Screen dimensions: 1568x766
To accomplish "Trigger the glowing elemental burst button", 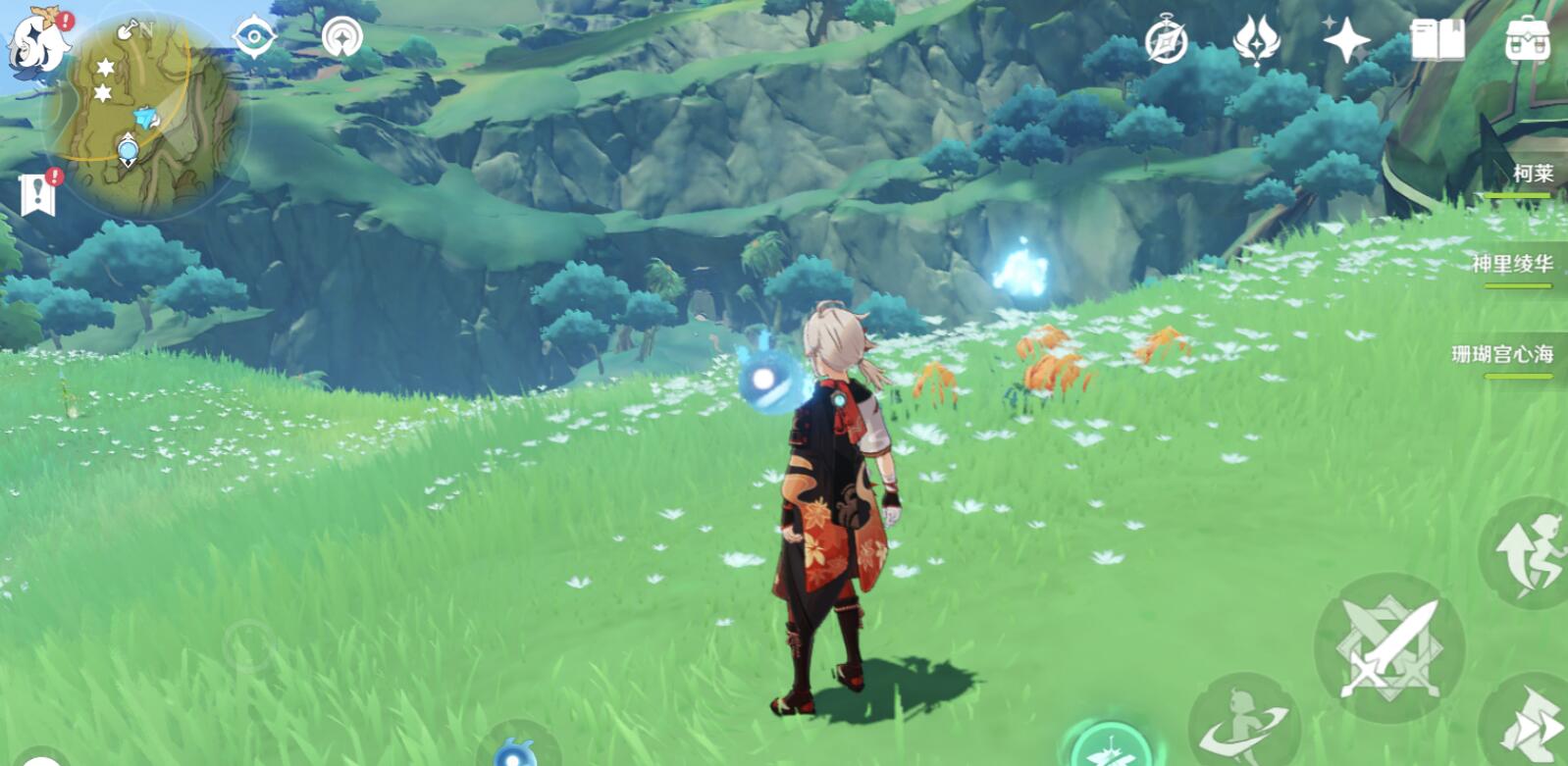I will pos(1111,747).
